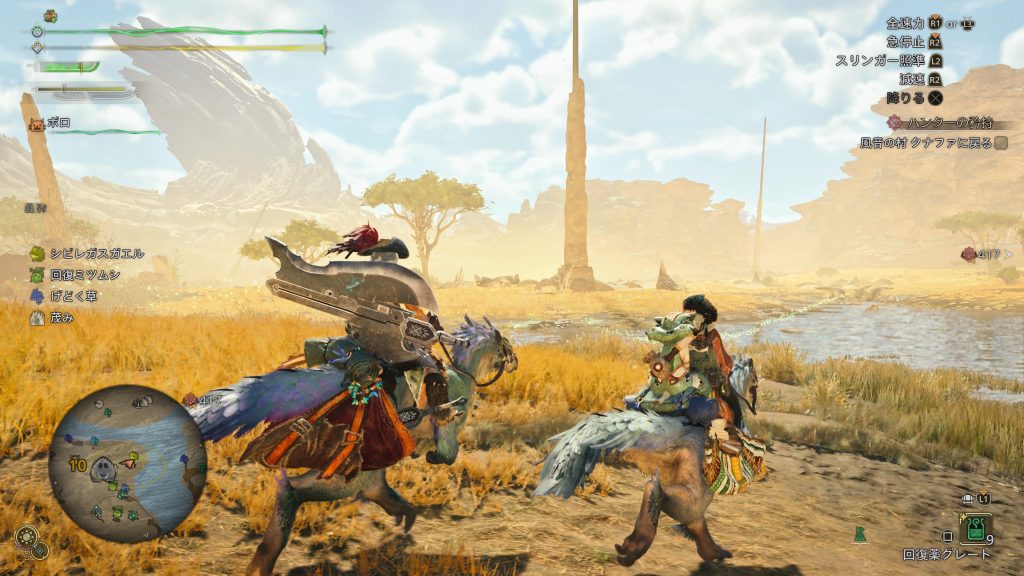Viewport: 1024px width, 576px height.
Task: Click the gear icon beside the minimap
Action: (x=26, y=537)
